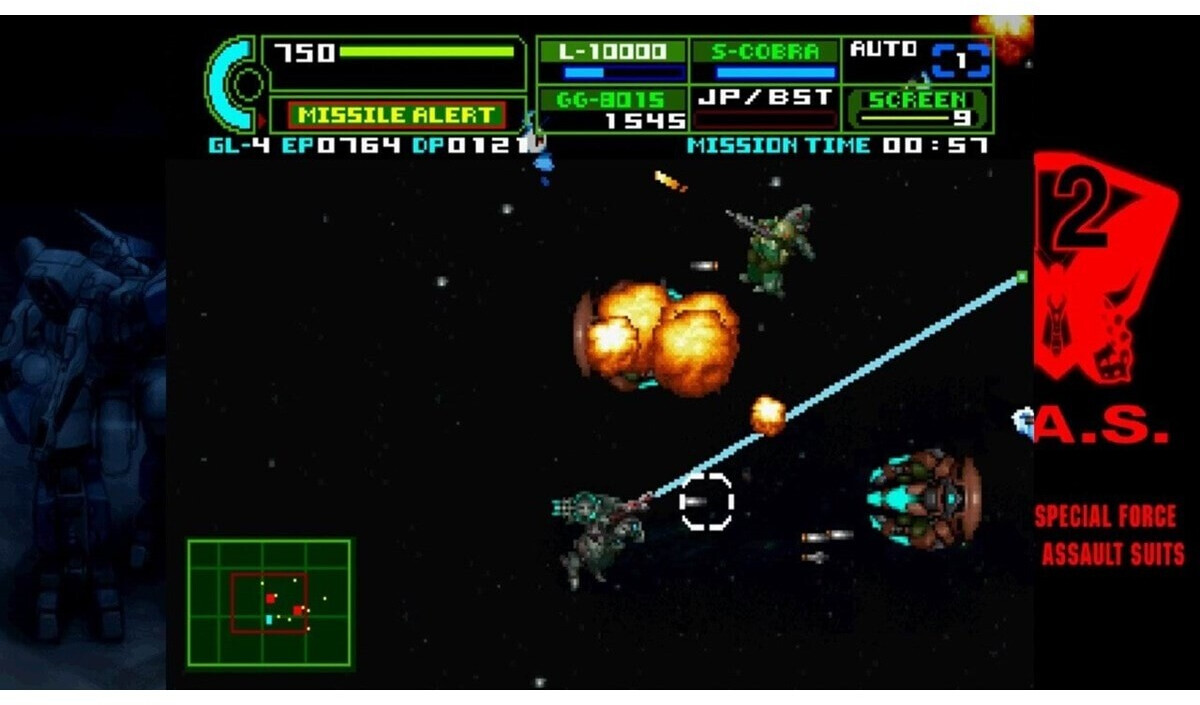Select the L-10000 weapon slot

click(612, 61)
